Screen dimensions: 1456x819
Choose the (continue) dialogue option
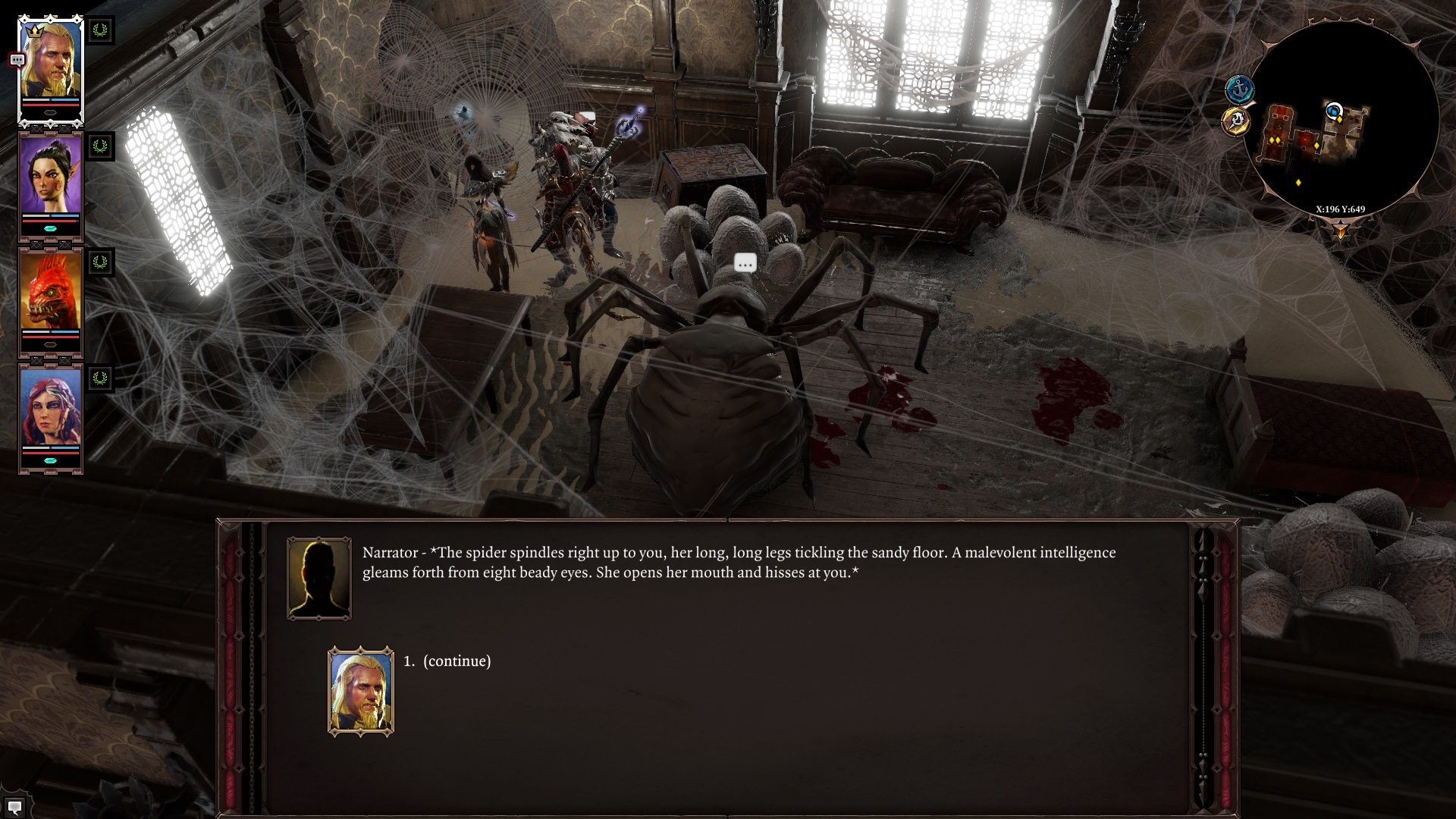point(457,661)
